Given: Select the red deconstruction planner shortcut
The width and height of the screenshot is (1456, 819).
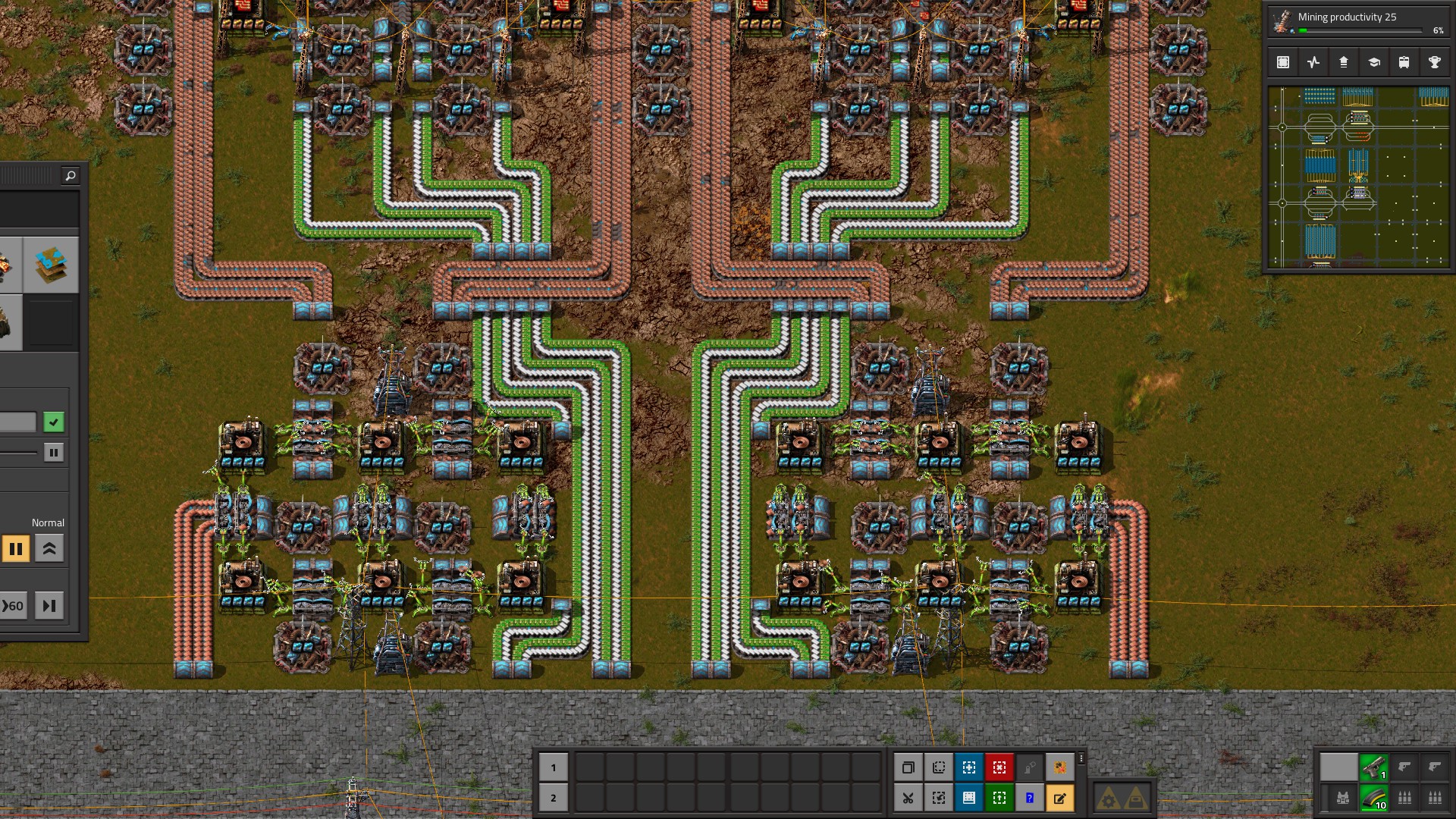Looking at the screenshot, I should click(x=999, y=767).
